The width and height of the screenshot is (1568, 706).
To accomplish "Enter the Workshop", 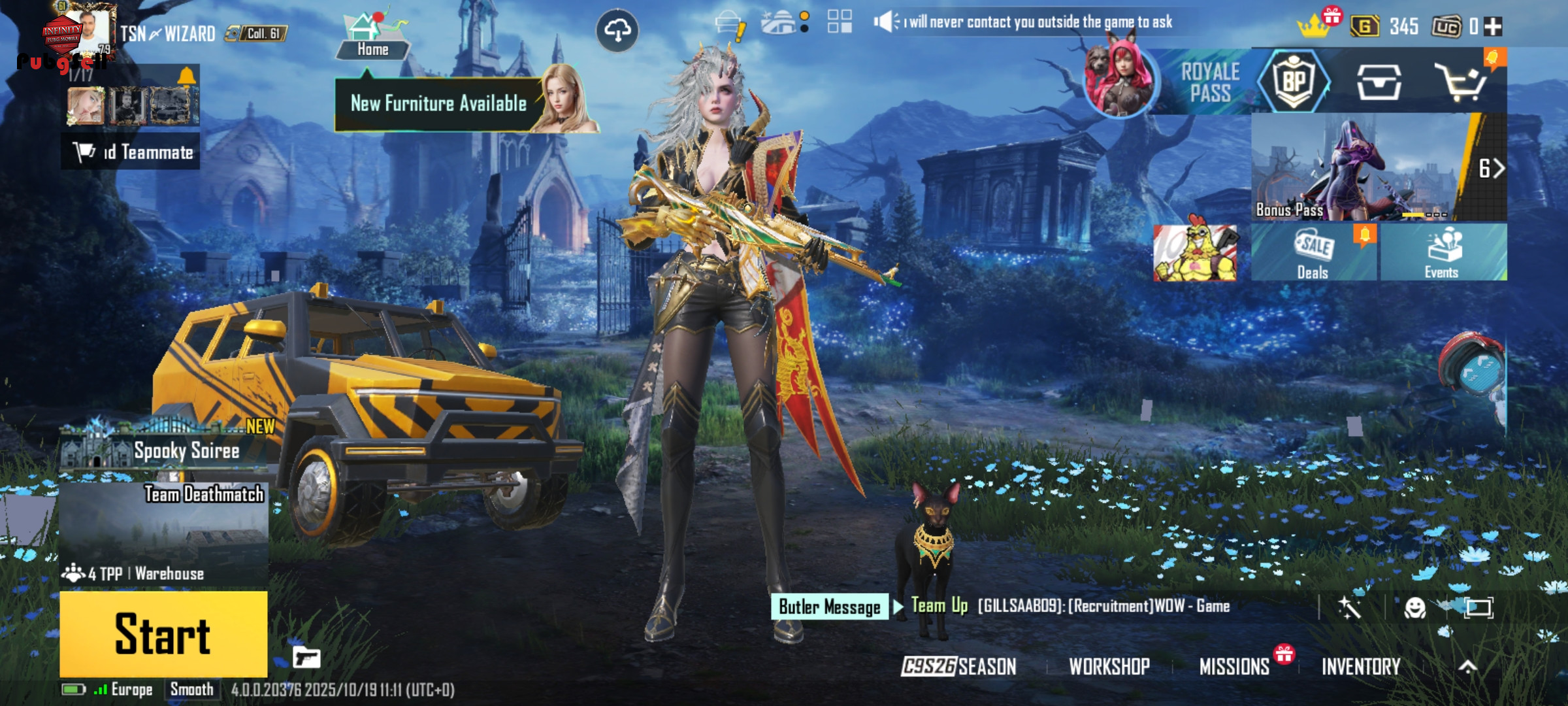I will tap(1109, 666).
